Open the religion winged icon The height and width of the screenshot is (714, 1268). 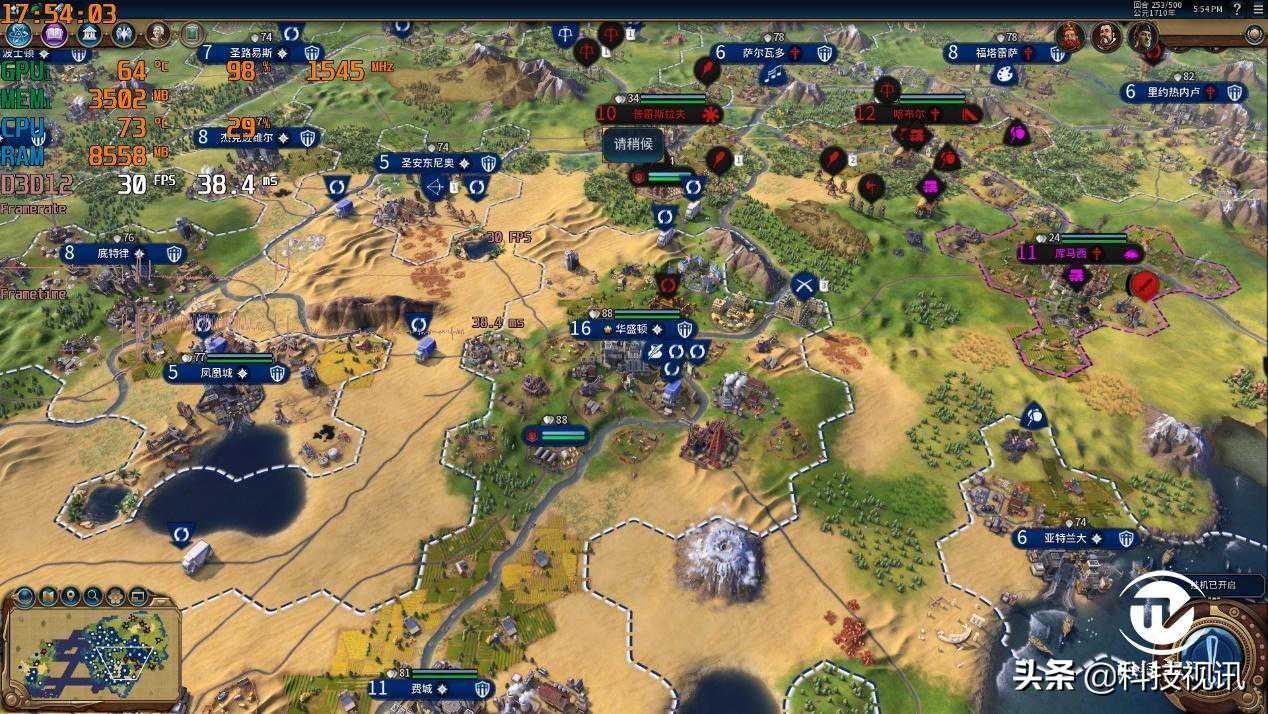click(124, 35)
